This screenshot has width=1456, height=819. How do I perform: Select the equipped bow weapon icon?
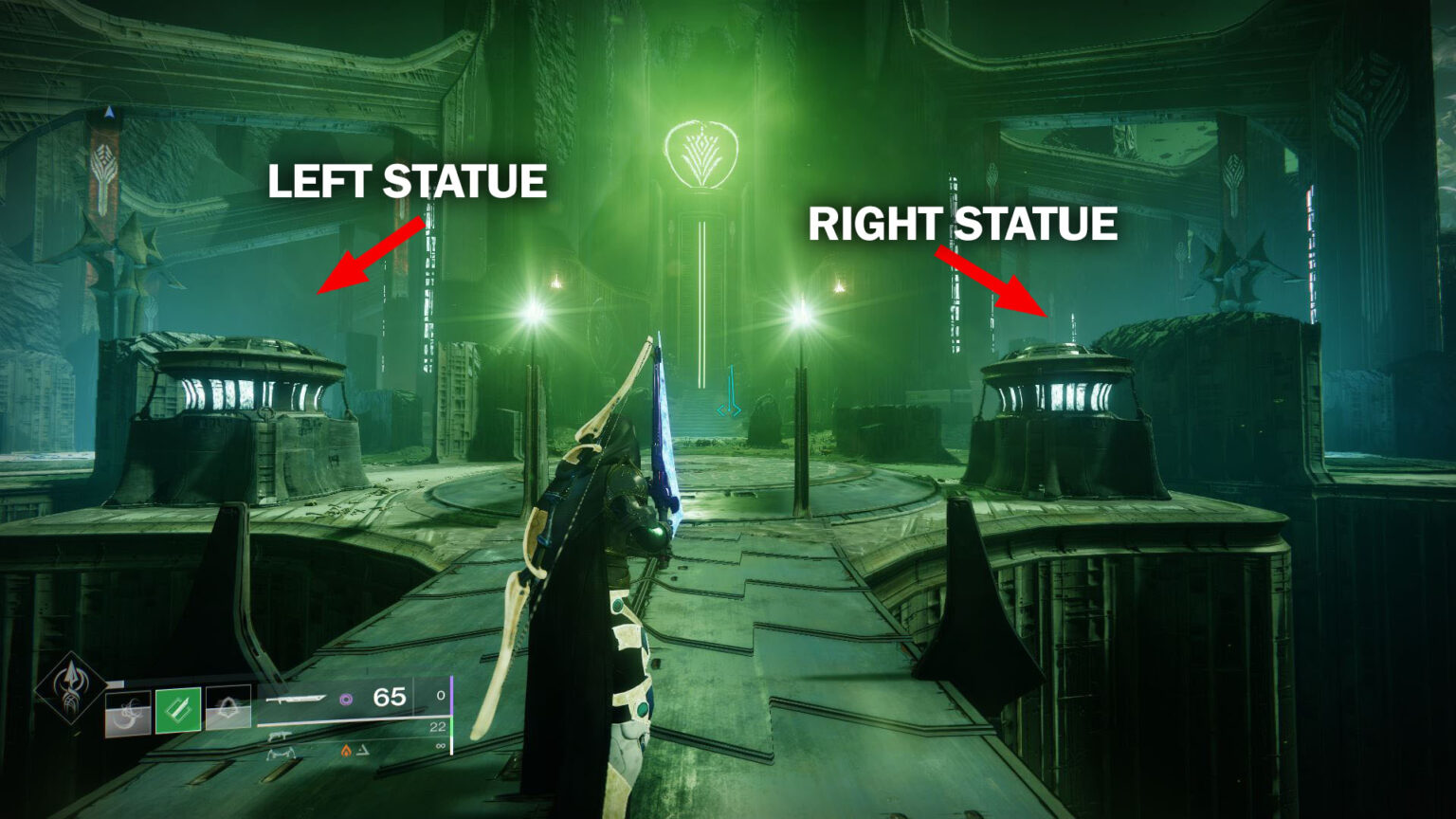point(299,700)
